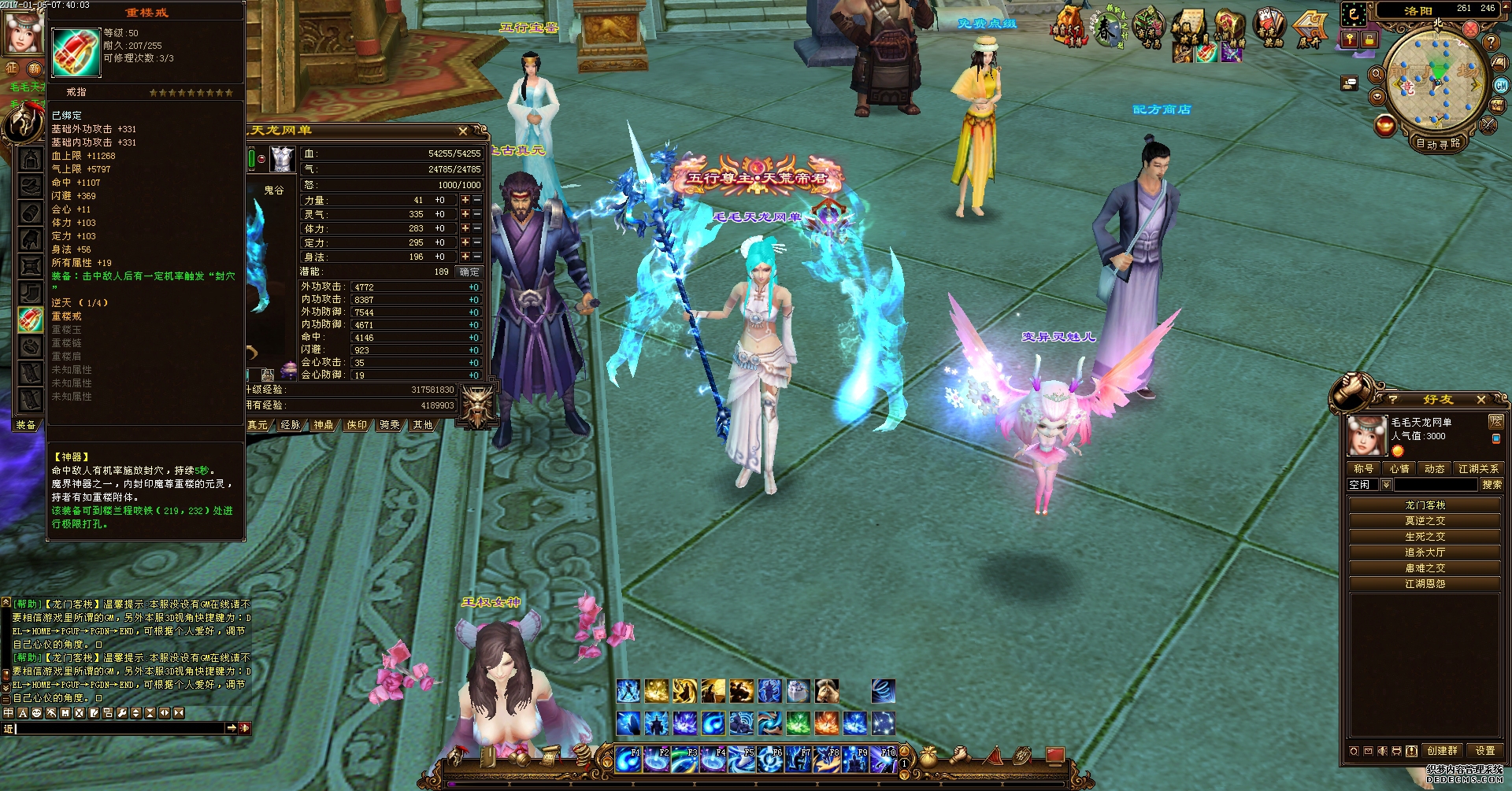Screen dimensions: 1512x791
Task: Open 设置 in the friends panel
Action: tap(1484, 751)
